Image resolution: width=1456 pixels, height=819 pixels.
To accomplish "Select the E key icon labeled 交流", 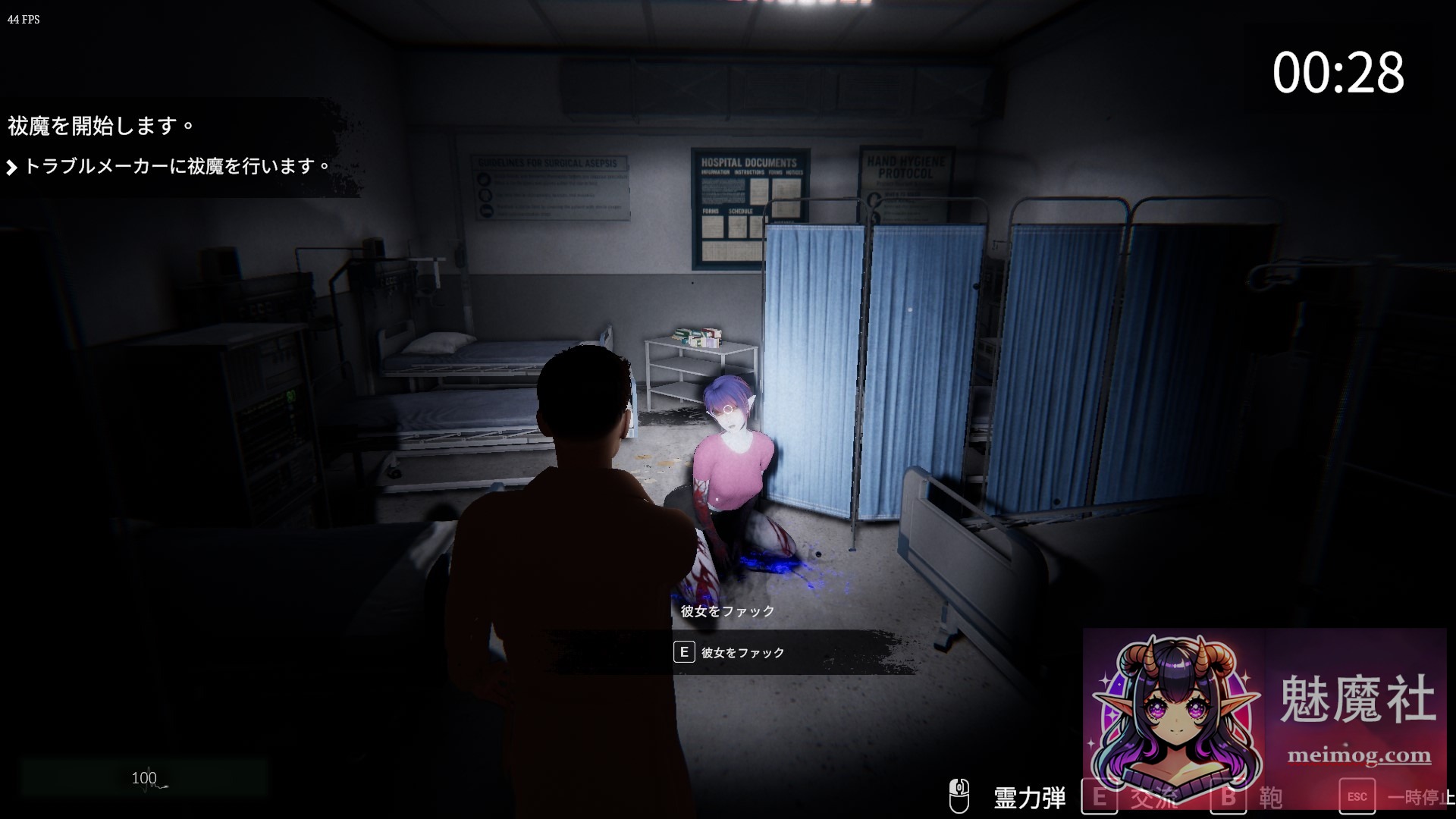I will (x=1101, y=796).
